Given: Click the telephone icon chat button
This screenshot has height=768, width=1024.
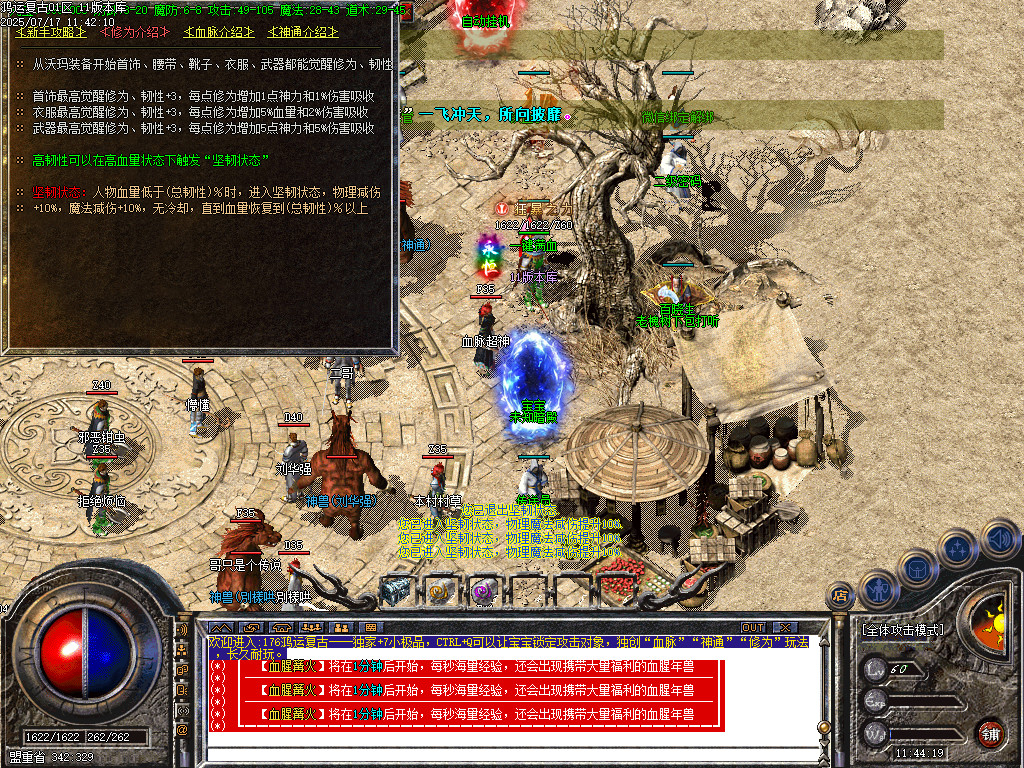Looking at the screenshot, I should click(183, 689).
